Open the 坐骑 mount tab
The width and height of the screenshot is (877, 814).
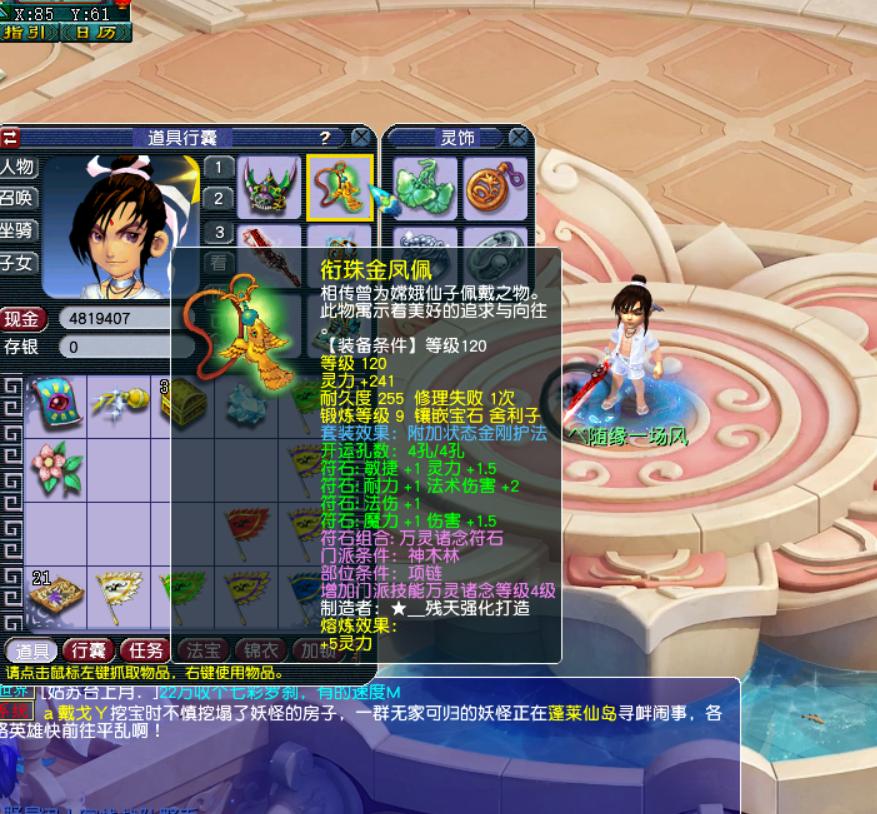pos(17,230)
